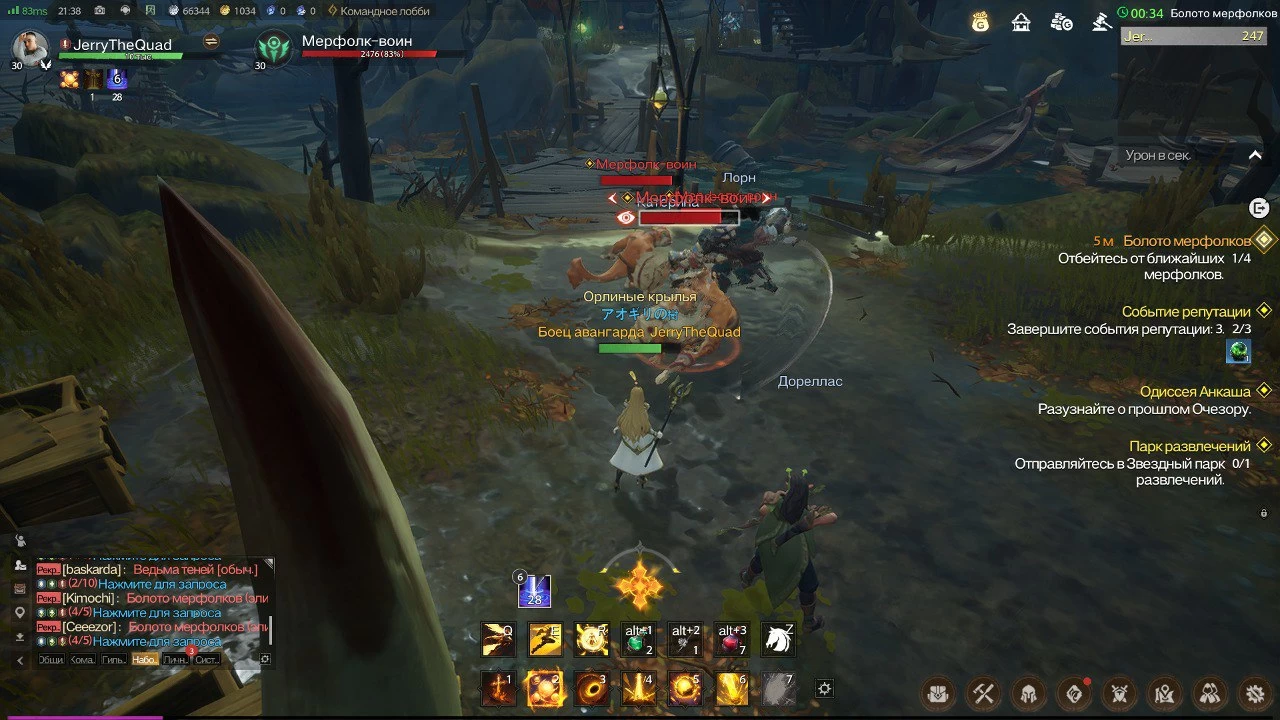Activate the winged dash skill on Q
This screenshot has height=720, width=1280.
point(498,639)
